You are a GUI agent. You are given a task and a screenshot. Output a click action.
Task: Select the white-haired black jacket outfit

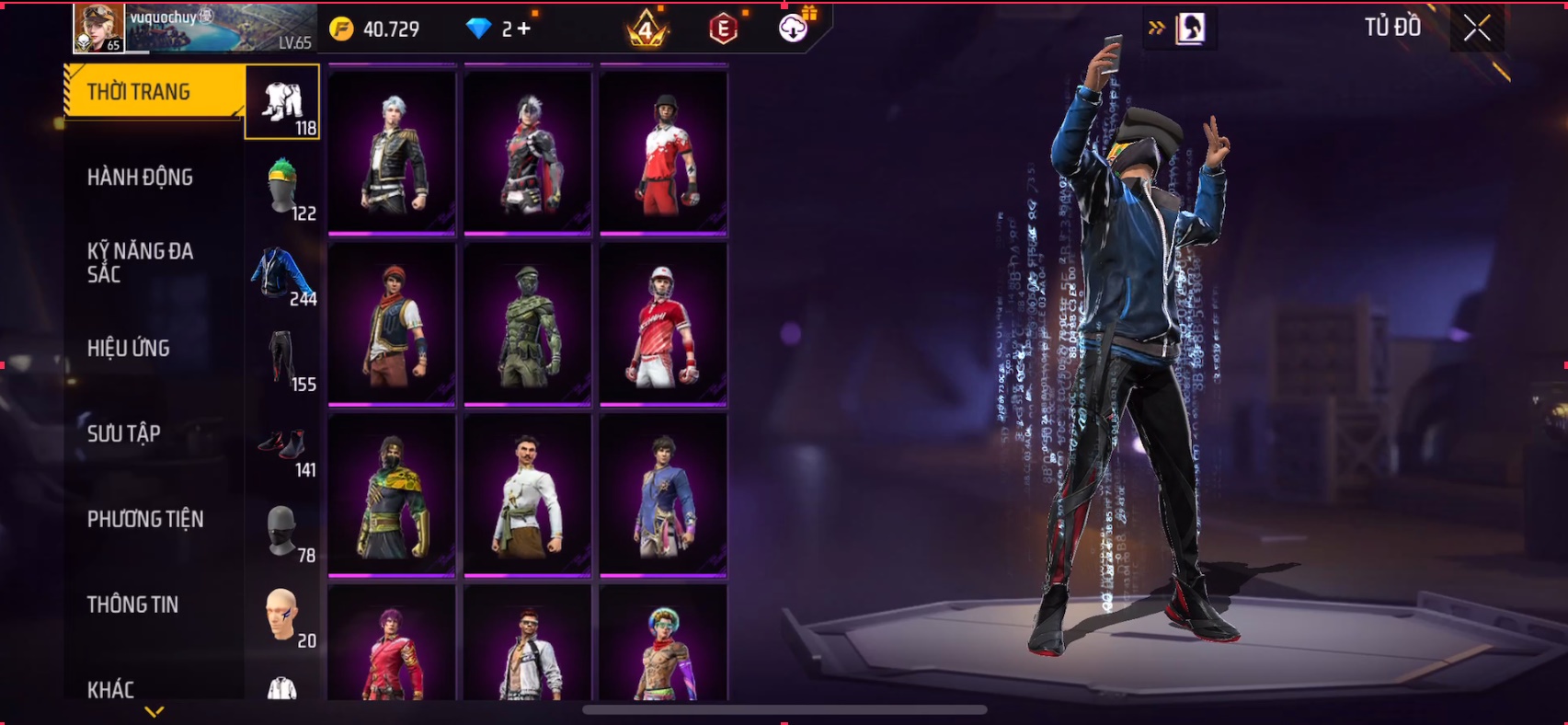click(x=392, y=152)
